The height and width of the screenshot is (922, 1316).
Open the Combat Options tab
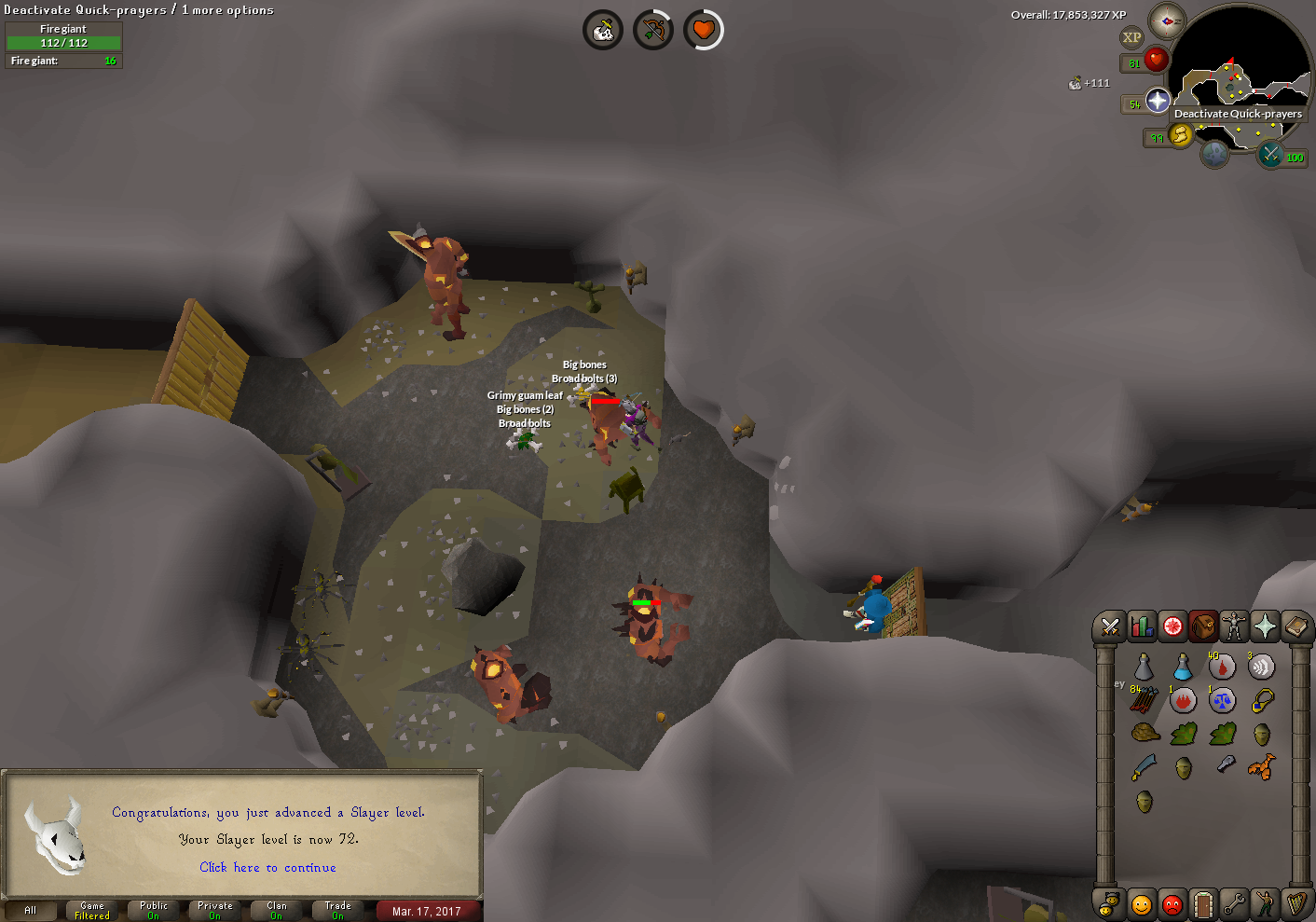coord(1110,626)
